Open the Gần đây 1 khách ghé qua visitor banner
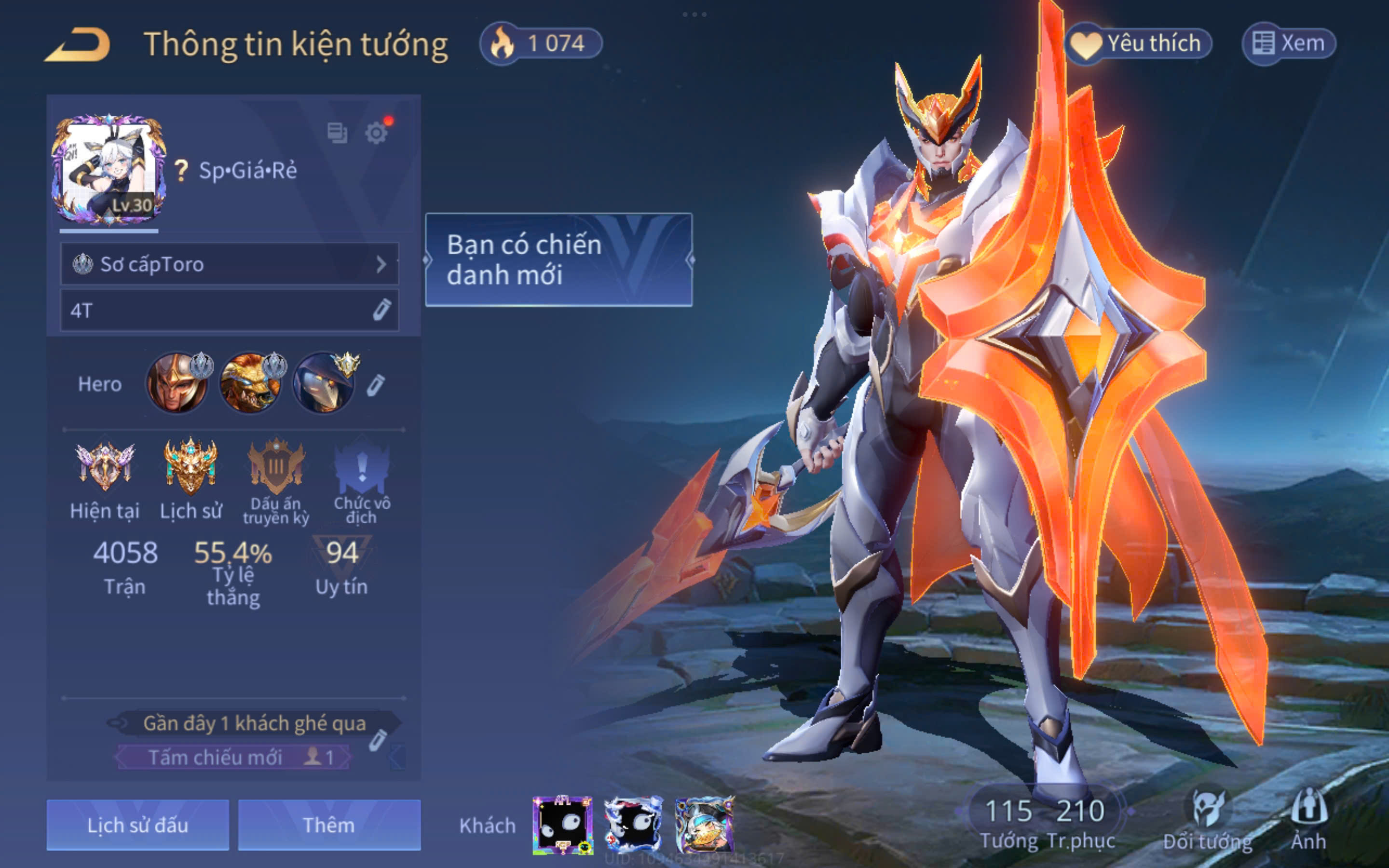This screenshot has height=868, width=1389. (x=254, y=723)
